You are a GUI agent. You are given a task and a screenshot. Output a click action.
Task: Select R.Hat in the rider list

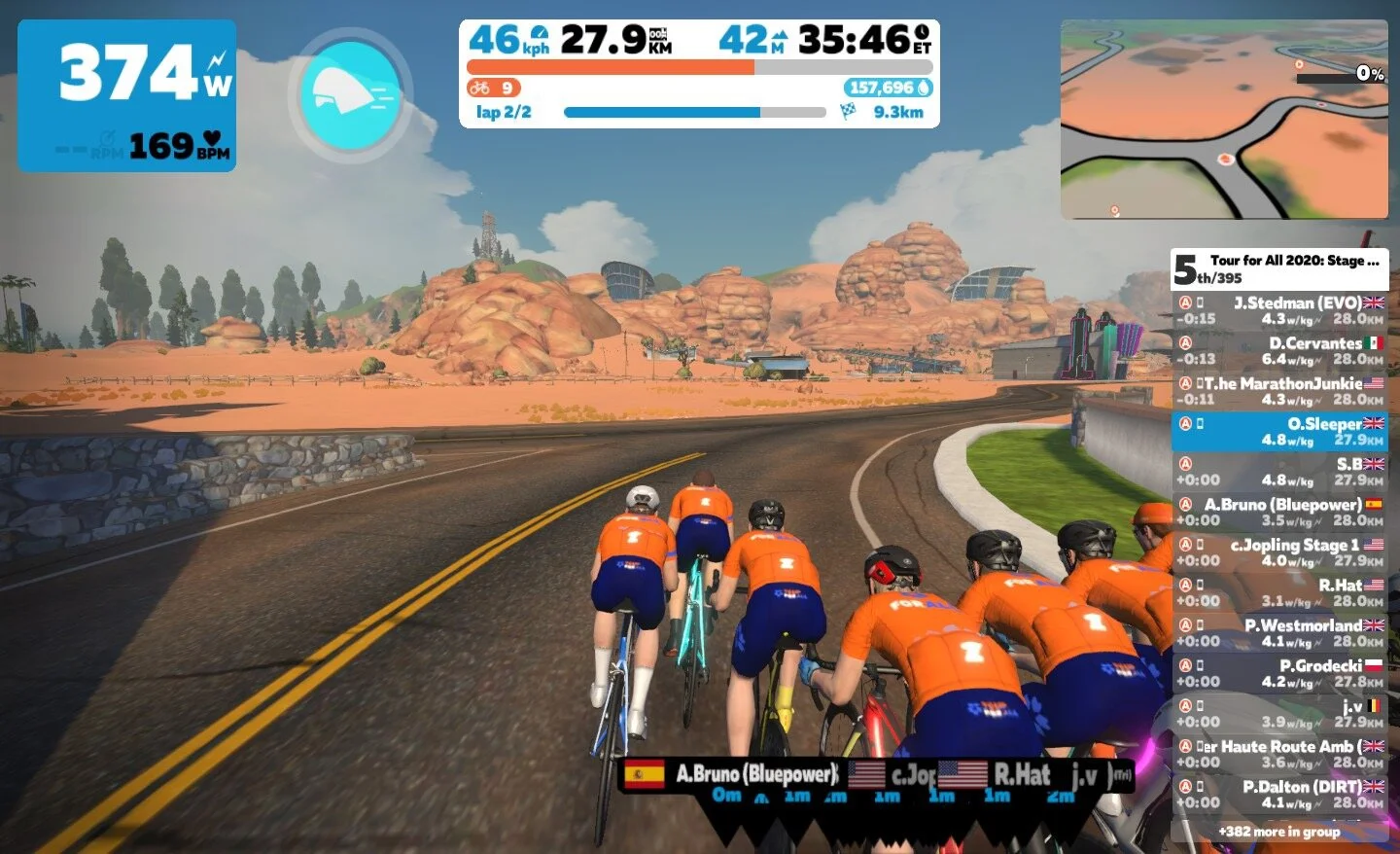(x=1279, y=593)
